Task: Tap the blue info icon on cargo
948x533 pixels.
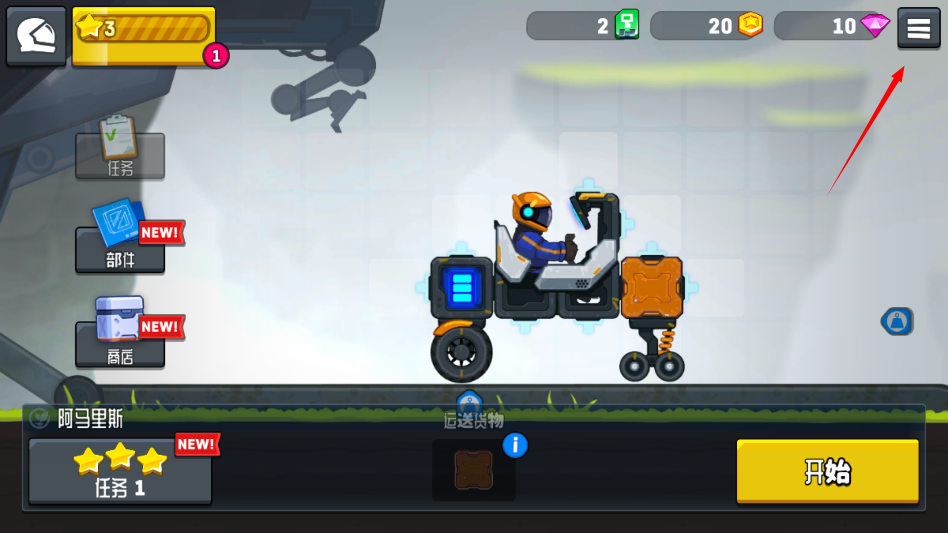Action: click(x=514, y=445)
